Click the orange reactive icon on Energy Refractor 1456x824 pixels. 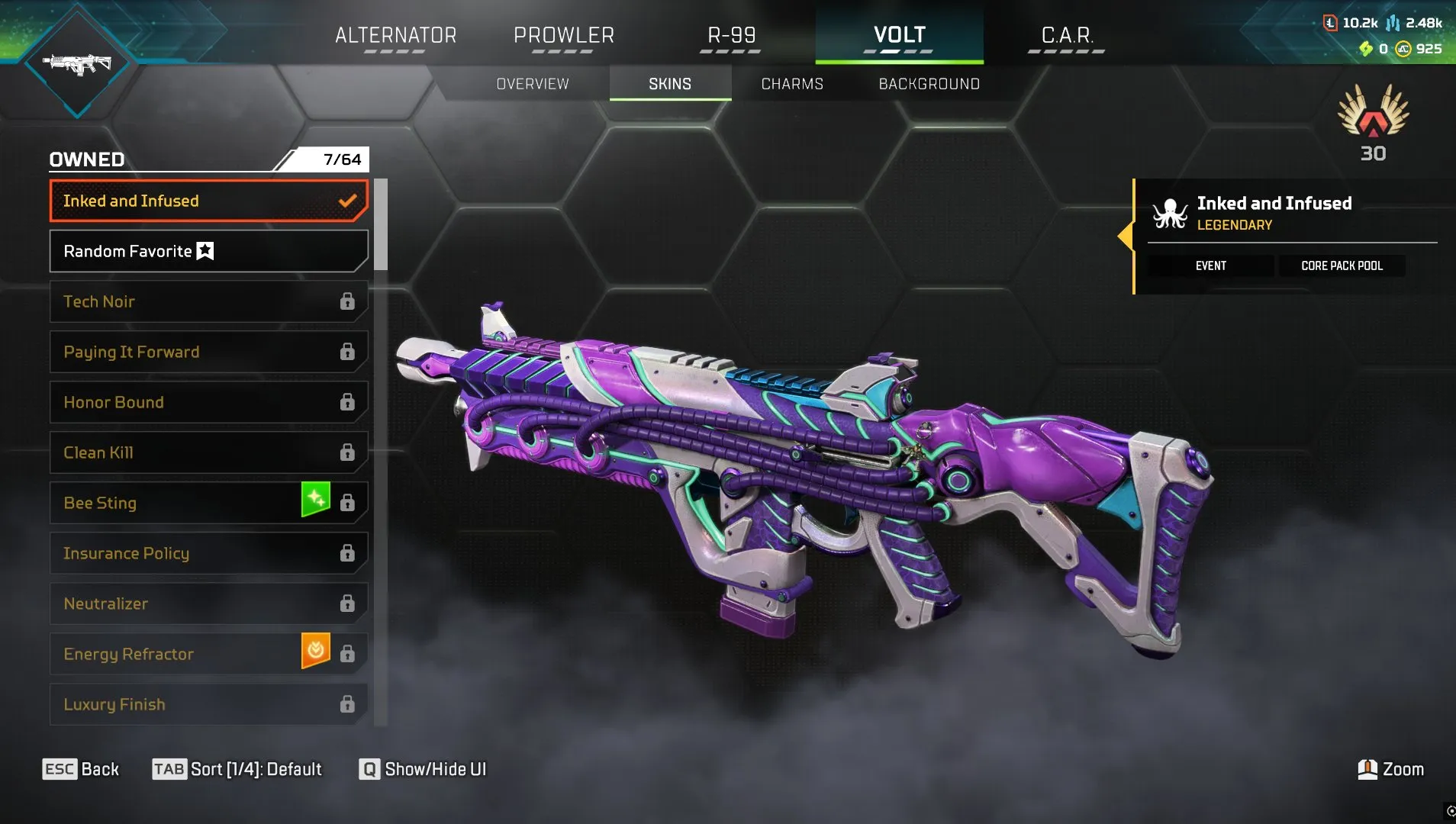pyautogui.click(x=315, y=652)
